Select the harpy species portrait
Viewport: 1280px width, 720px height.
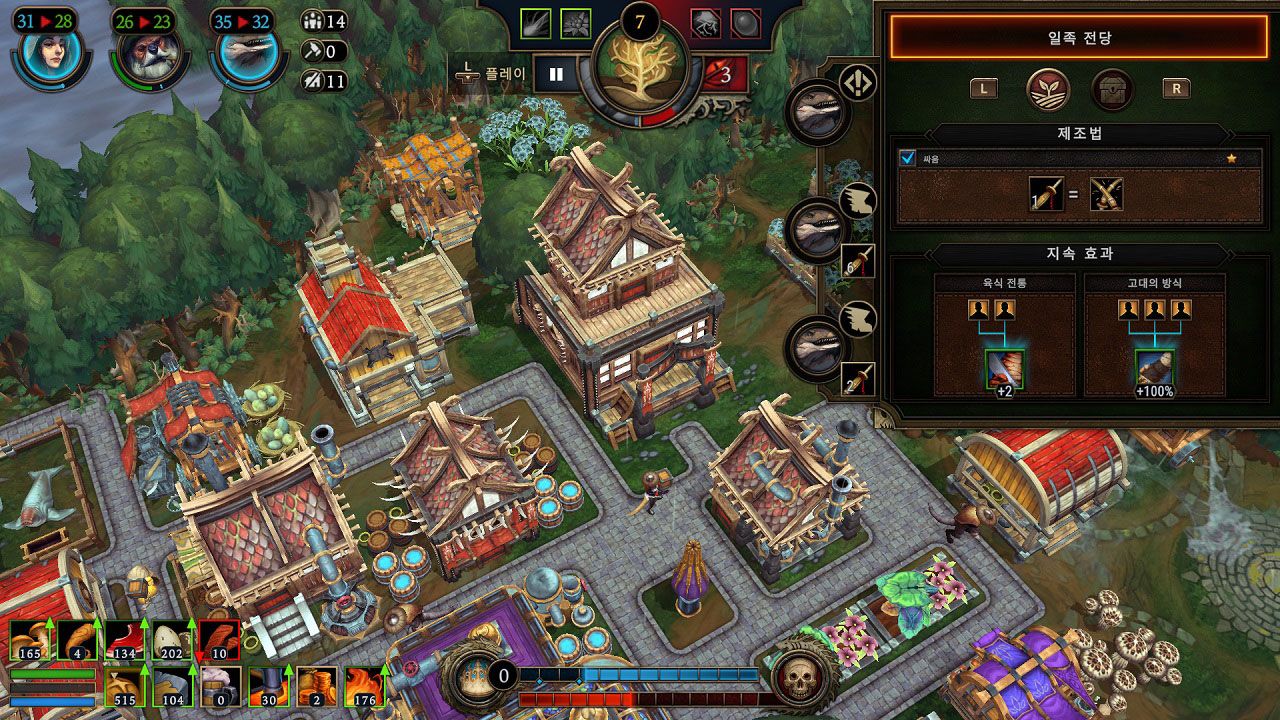tap(50, 56)
